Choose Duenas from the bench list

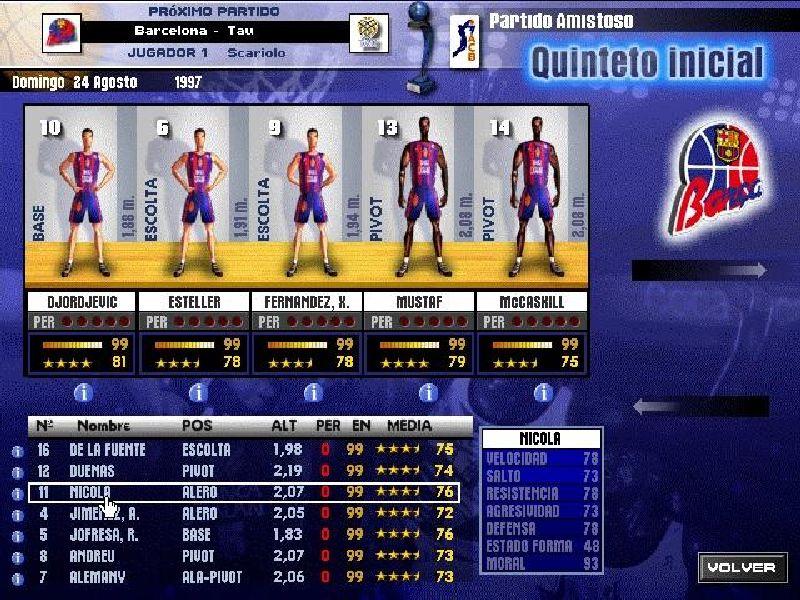240,471
